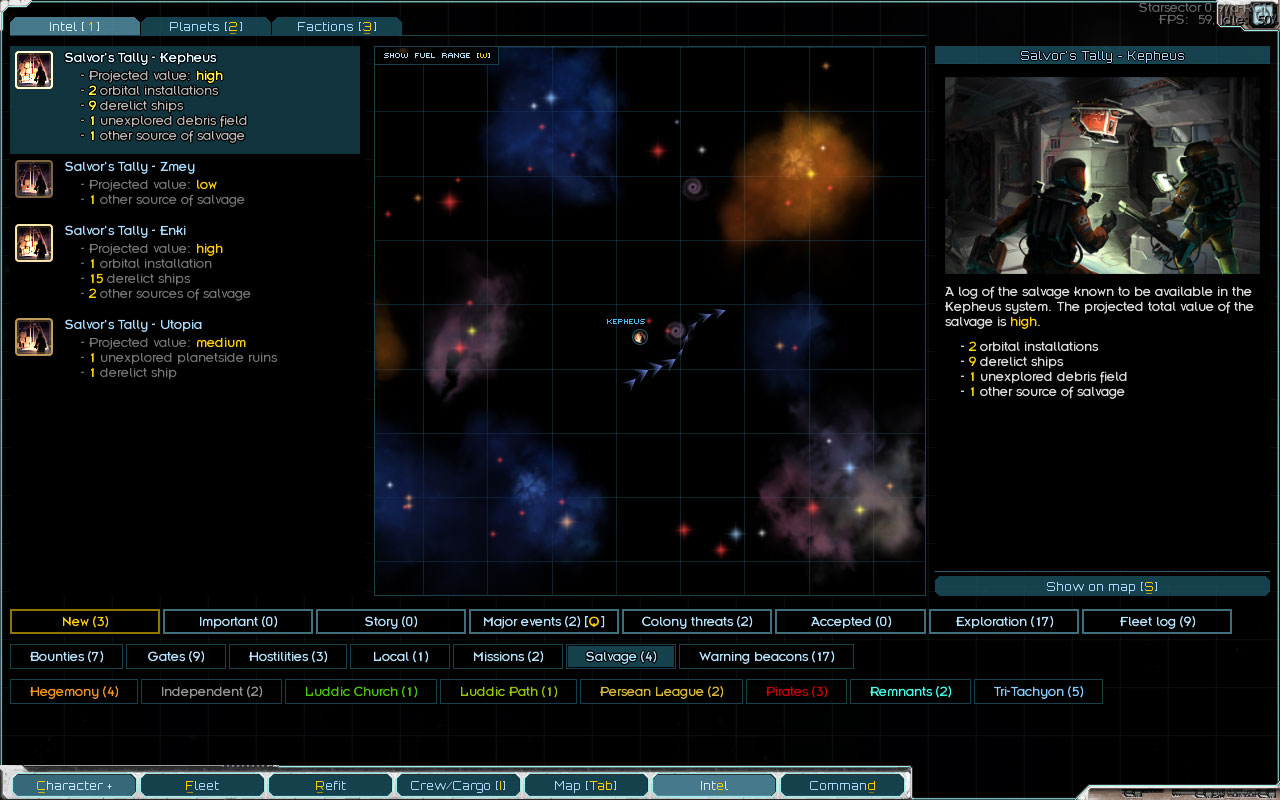Open the Fleet screen
The width and height of the screenshot is (1280, 800).
[202, 786]
